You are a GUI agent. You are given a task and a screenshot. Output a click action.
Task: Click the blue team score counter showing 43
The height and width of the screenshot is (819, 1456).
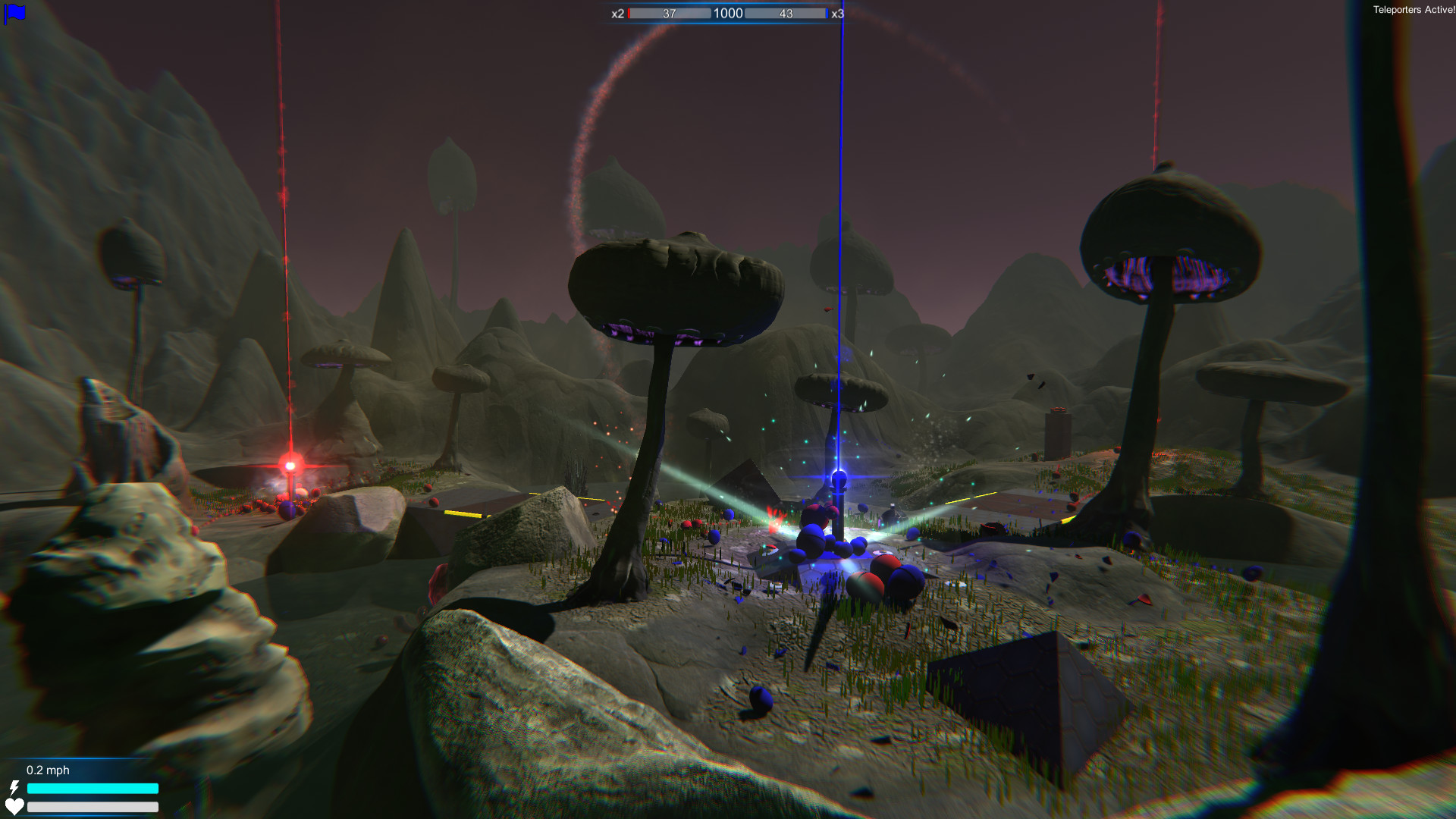coord(786,13)
